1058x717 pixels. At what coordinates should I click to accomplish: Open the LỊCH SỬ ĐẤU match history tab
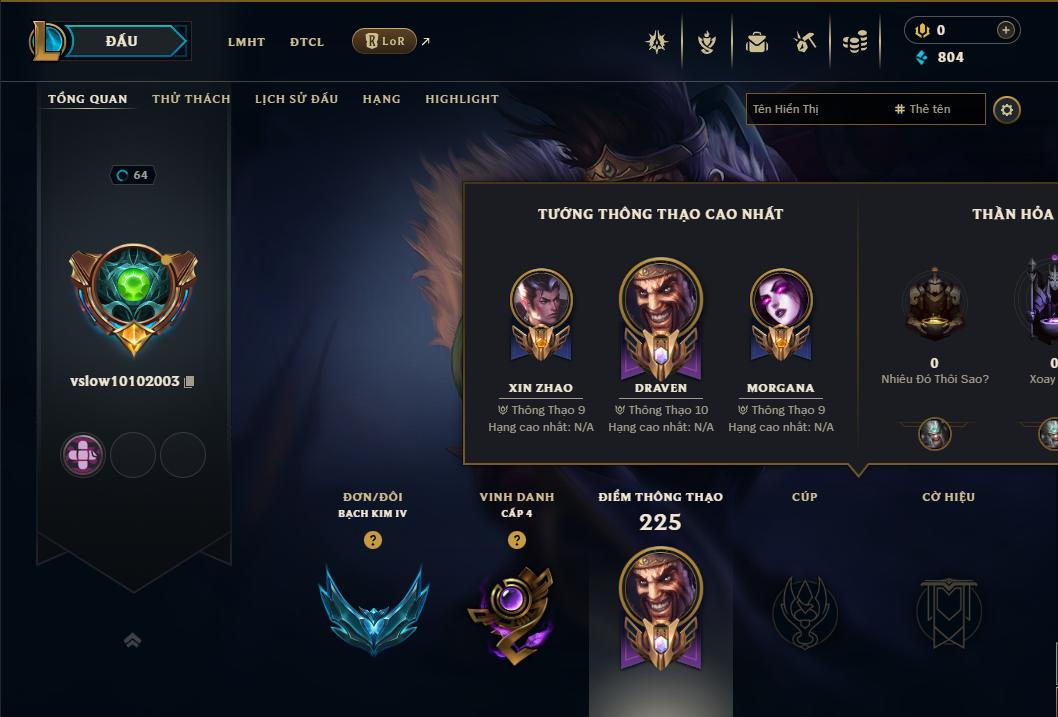(296, 99)
